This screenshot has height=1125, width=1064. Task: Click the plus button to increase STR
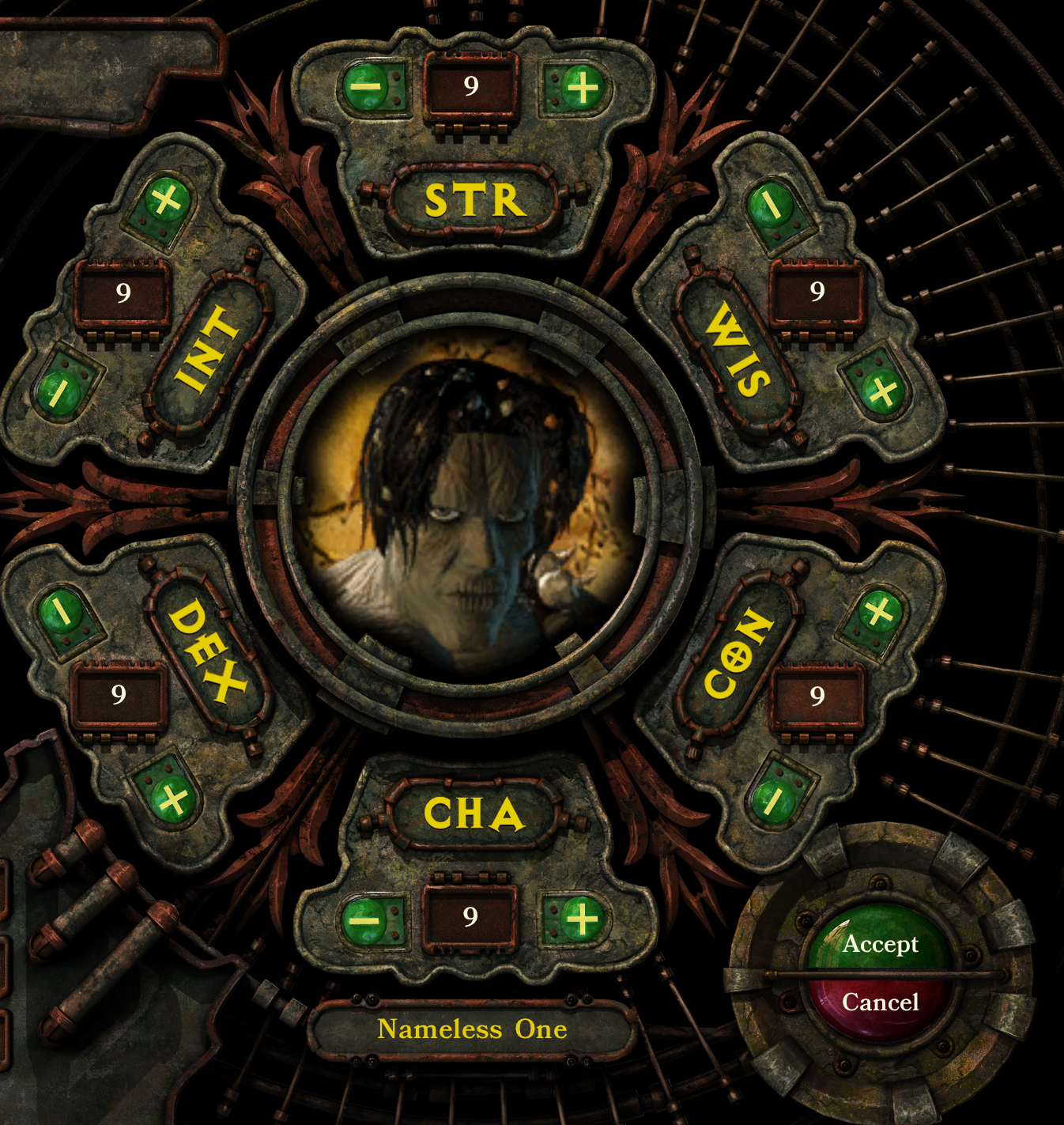coord(583,87)
